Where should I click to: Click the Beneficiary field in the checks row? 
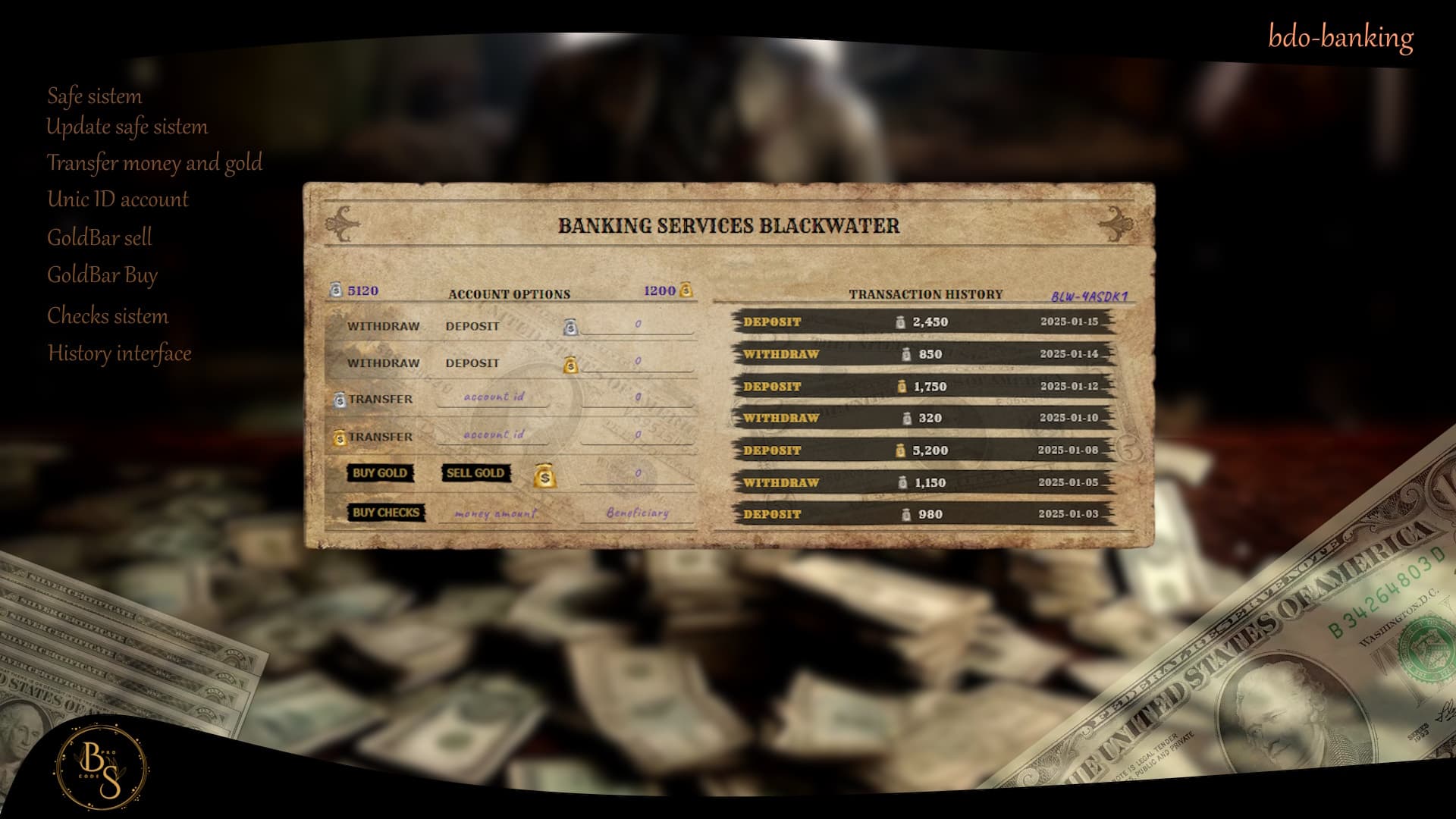tap(637, 513)
